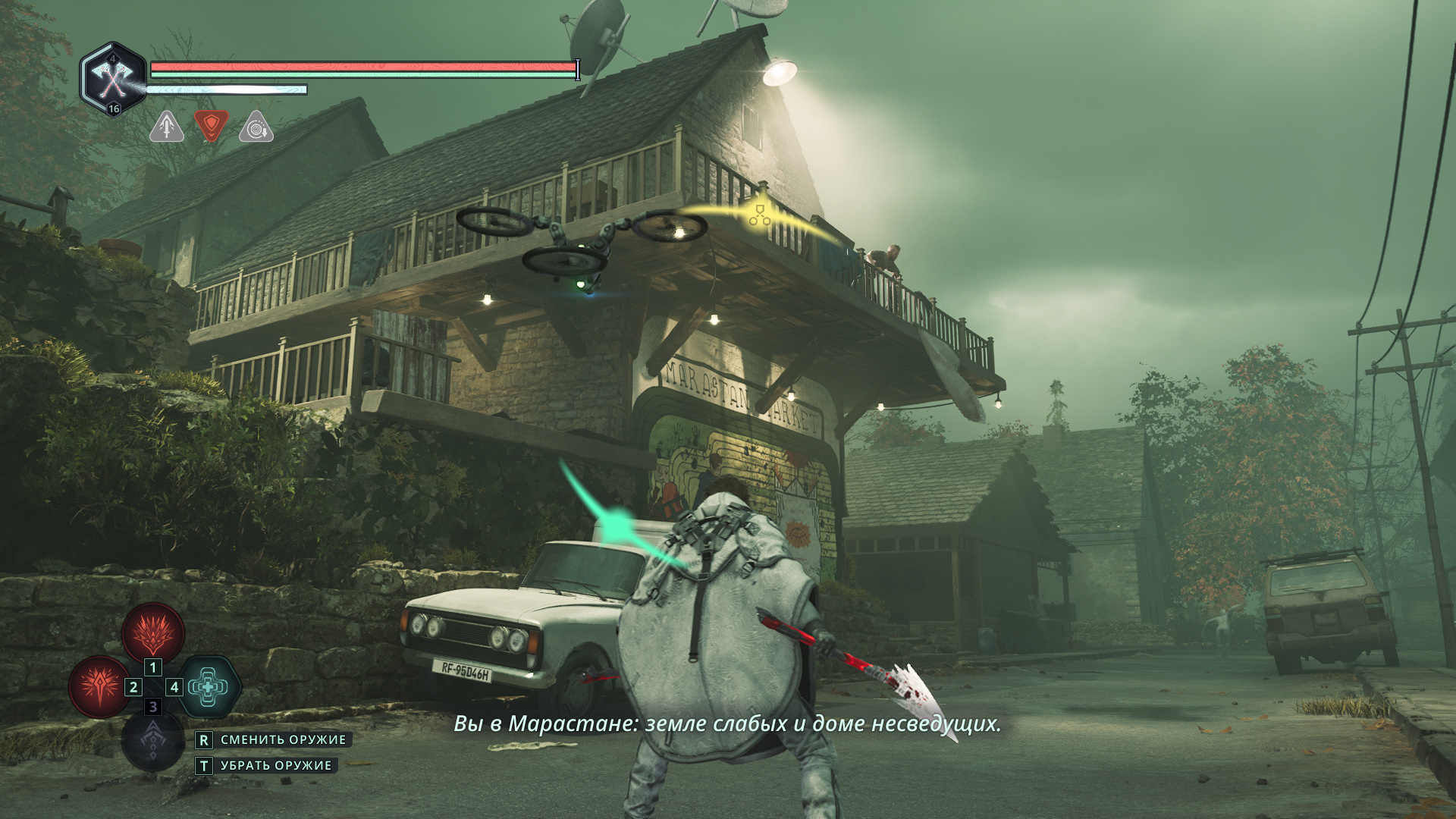Activate the red dragon head ability

pos(153,632)
